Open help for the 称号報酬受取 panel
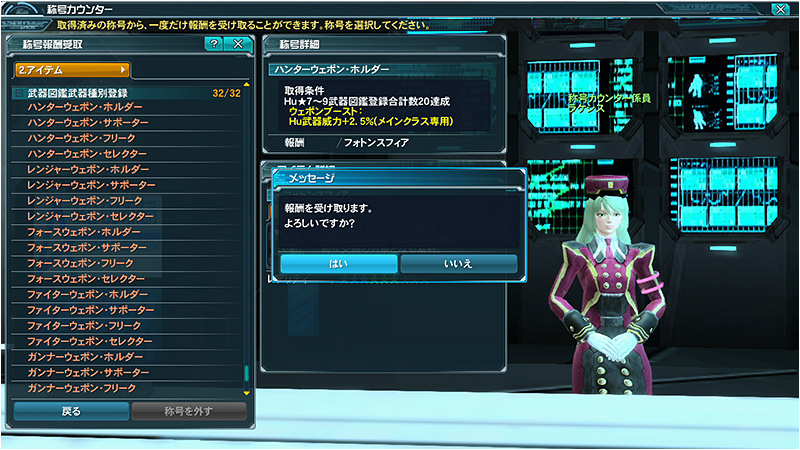This screenshot has width=800, height=450. coord(214,44)
